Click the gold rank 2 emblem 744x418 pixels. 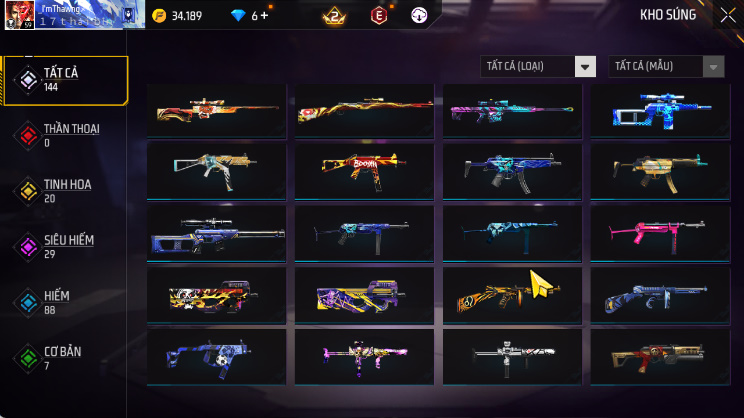(334, 15)
